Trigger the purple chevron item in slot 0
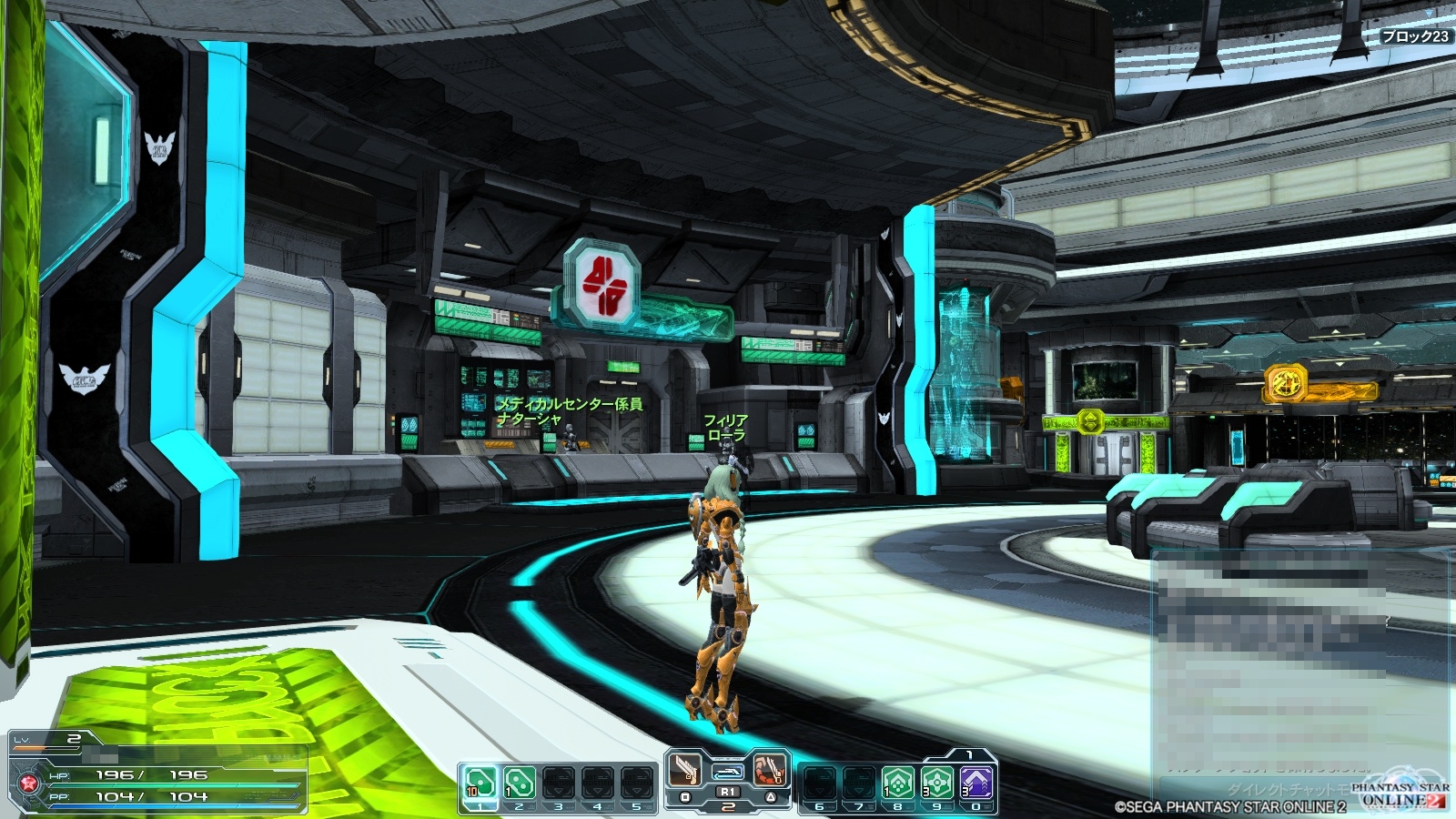Screen dimensions: 1456x819 tap(976, 782)
